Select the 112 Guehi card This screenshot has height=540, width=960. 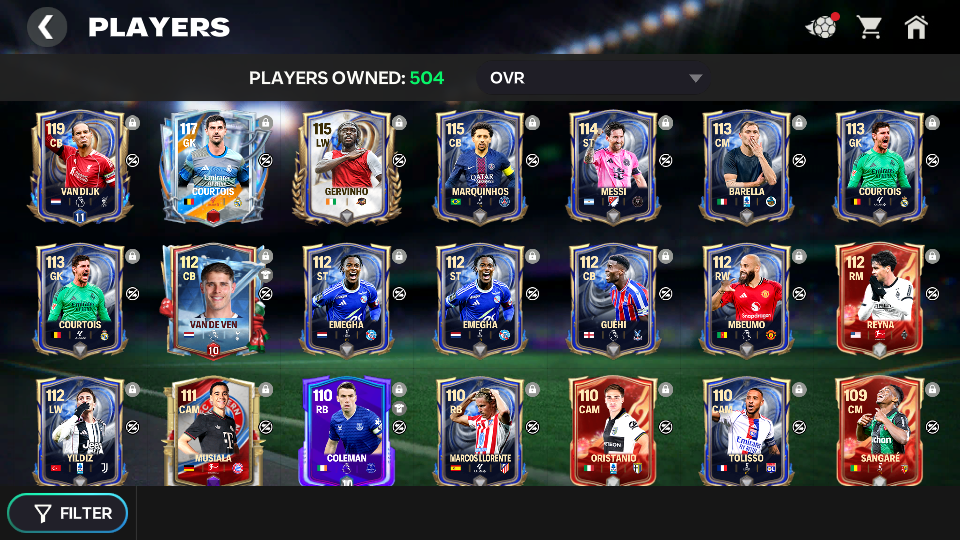pos(612,299)
